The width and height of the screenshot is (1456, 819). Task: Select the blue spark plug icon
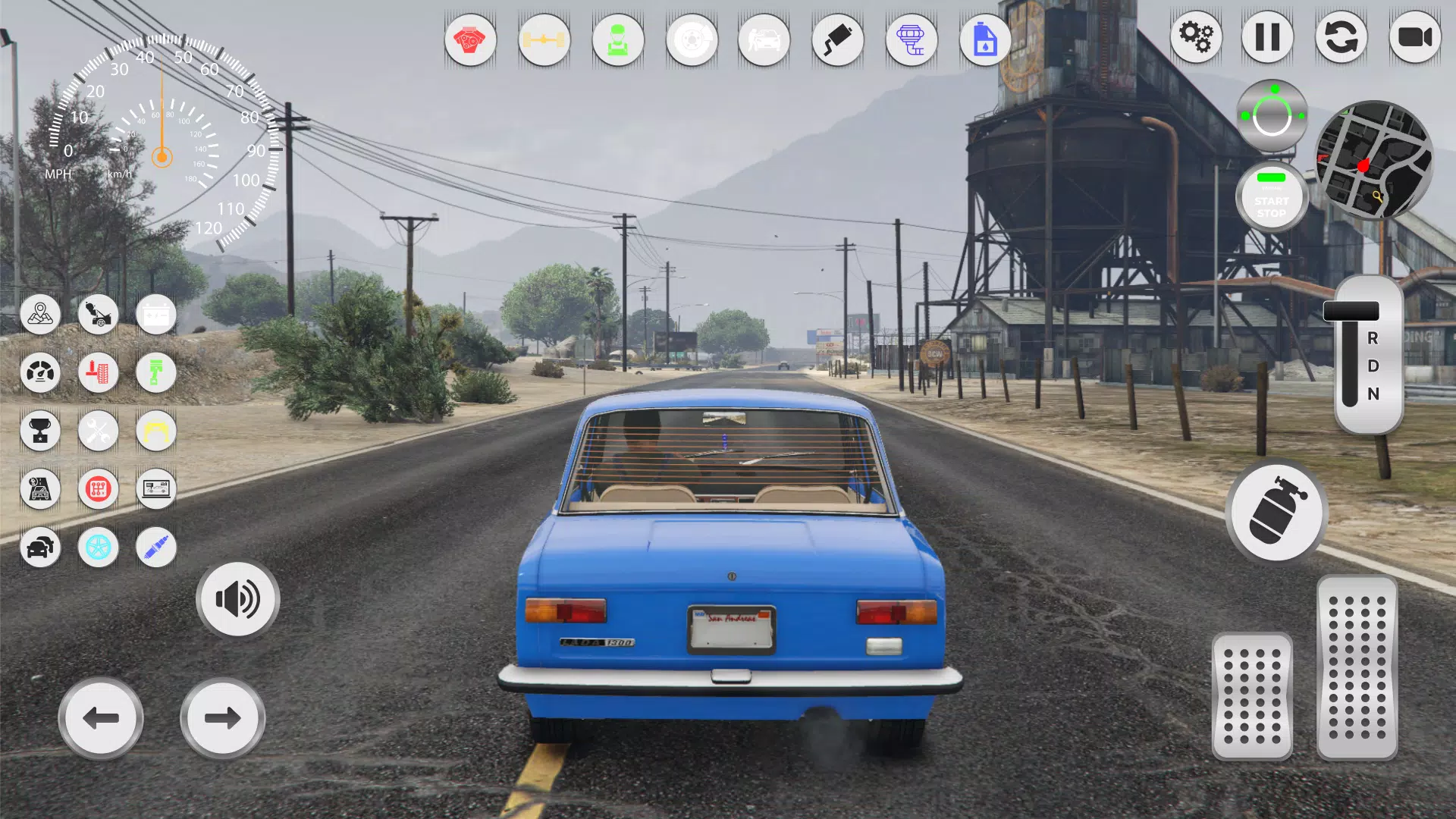tap(157, 548)
